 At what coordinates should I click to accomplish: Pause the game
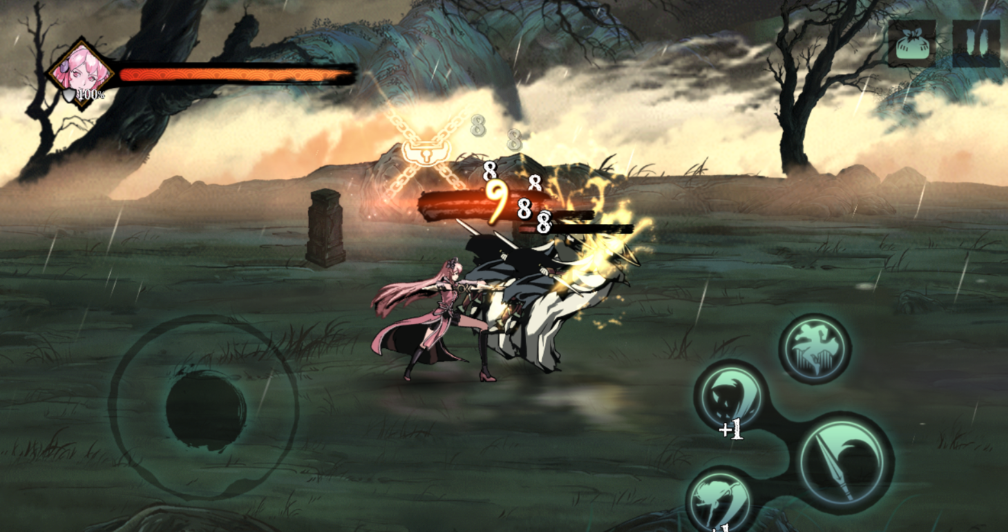tap(974, 45)
